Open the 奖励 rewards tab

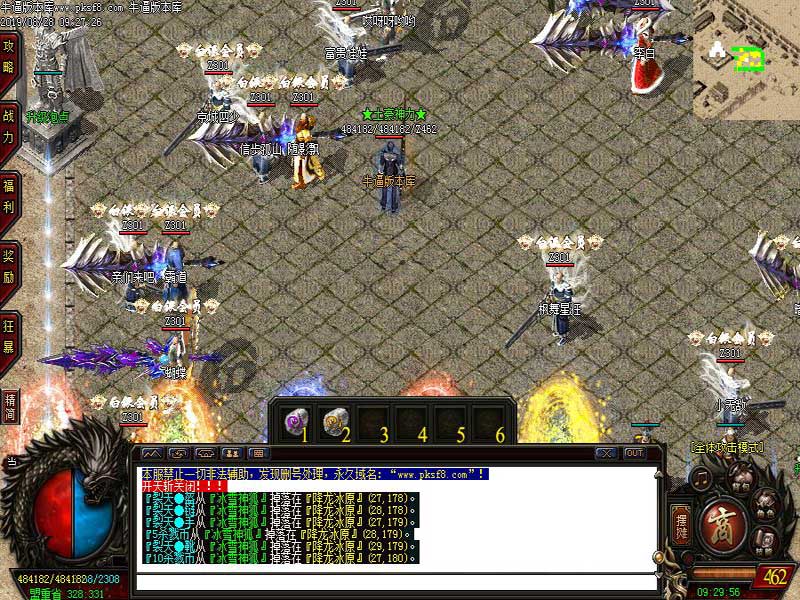9,262
